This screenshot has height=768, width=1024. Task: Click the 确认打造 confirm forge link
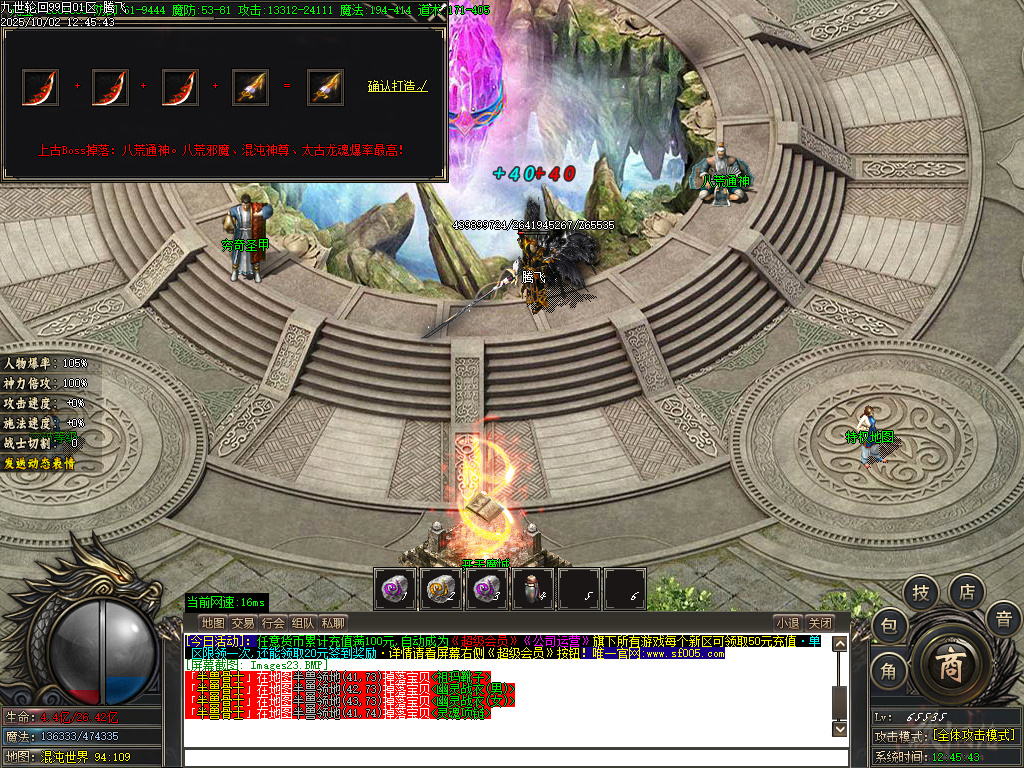pos(397,86)
